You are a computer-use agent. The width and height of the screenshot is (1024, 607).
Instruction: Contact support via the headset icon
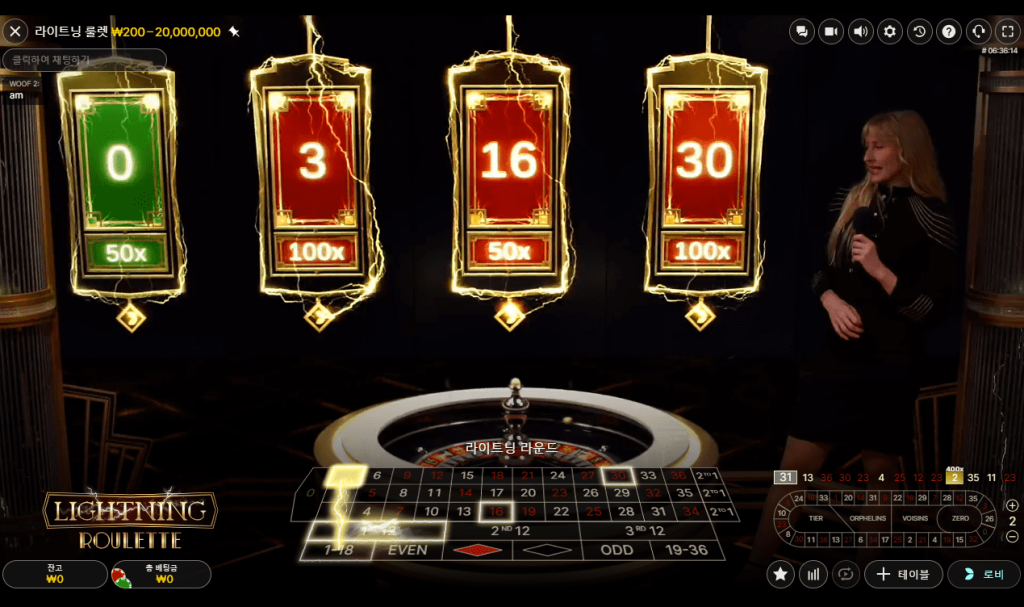[979, 31]
